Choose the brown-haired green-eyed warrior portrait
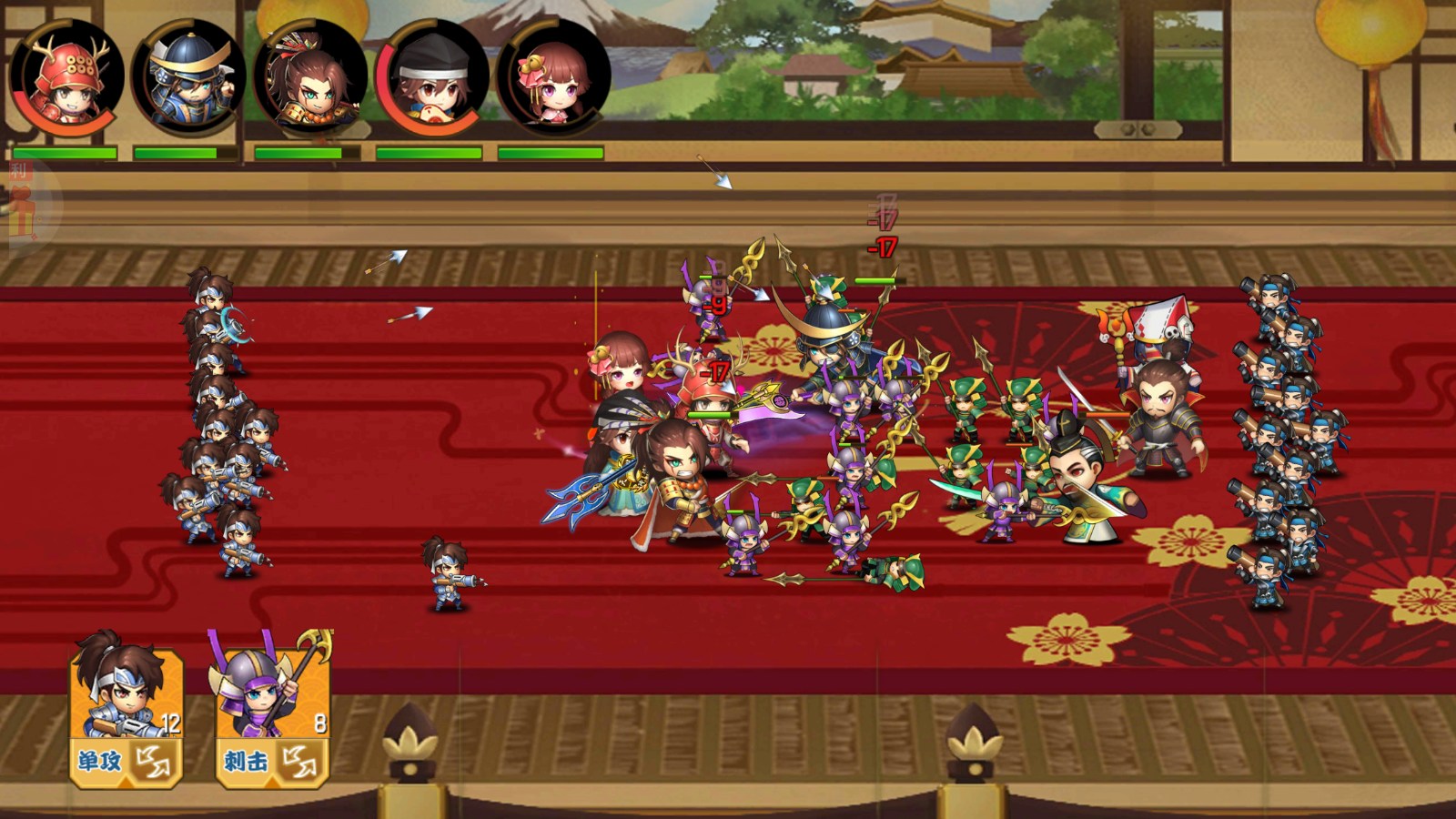Image resolution: width=1456 pixels, height=819 pixels. [x=310, y=78]
